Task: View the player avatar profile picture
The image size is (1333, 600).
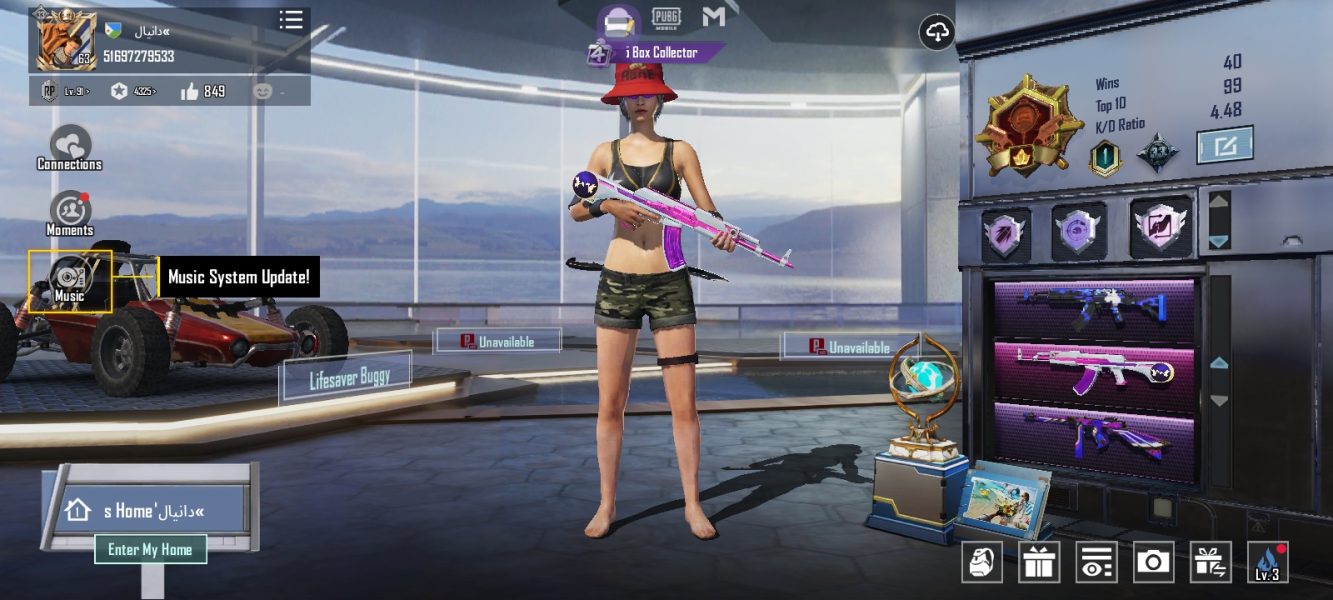Action: pos(66,40)
